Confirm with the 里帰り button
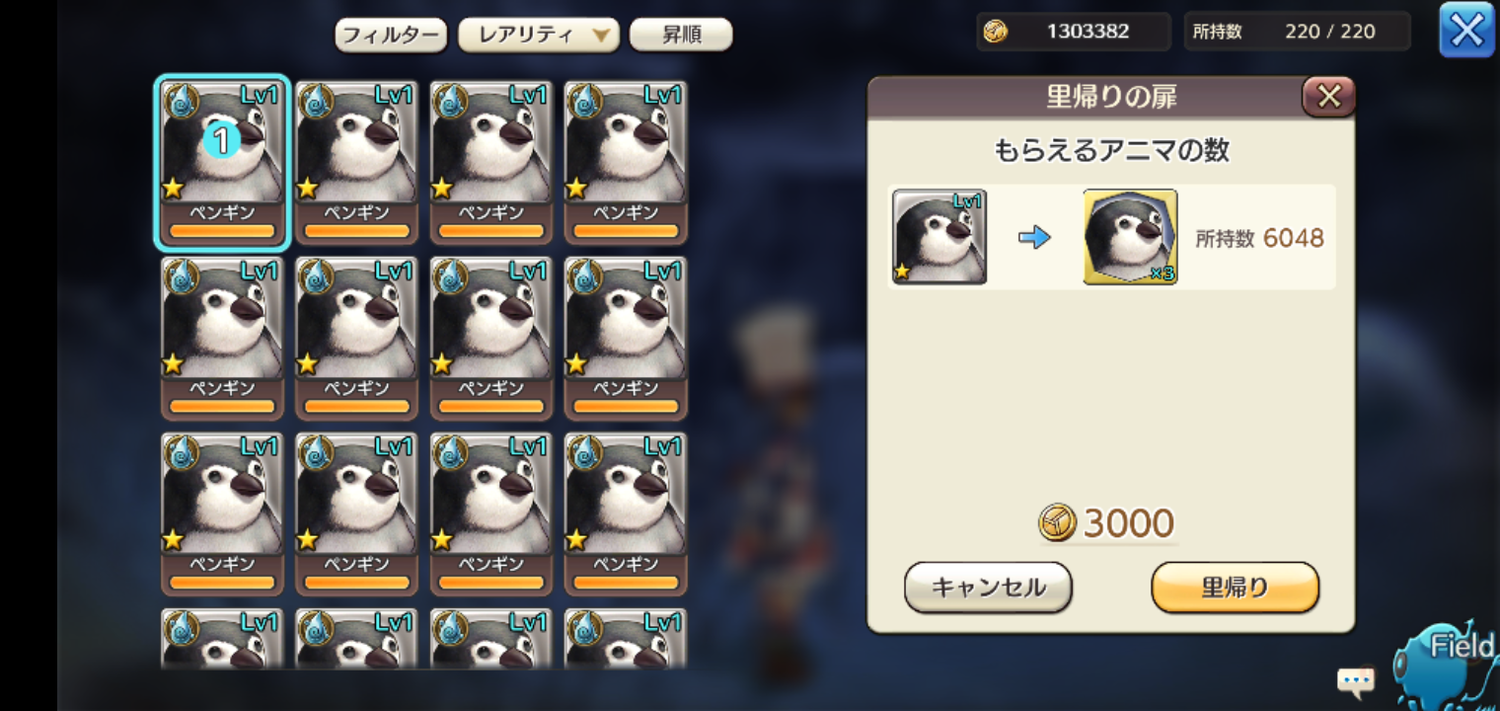This screenshot has height=711, width=1500. click(x=1235, y=587)
